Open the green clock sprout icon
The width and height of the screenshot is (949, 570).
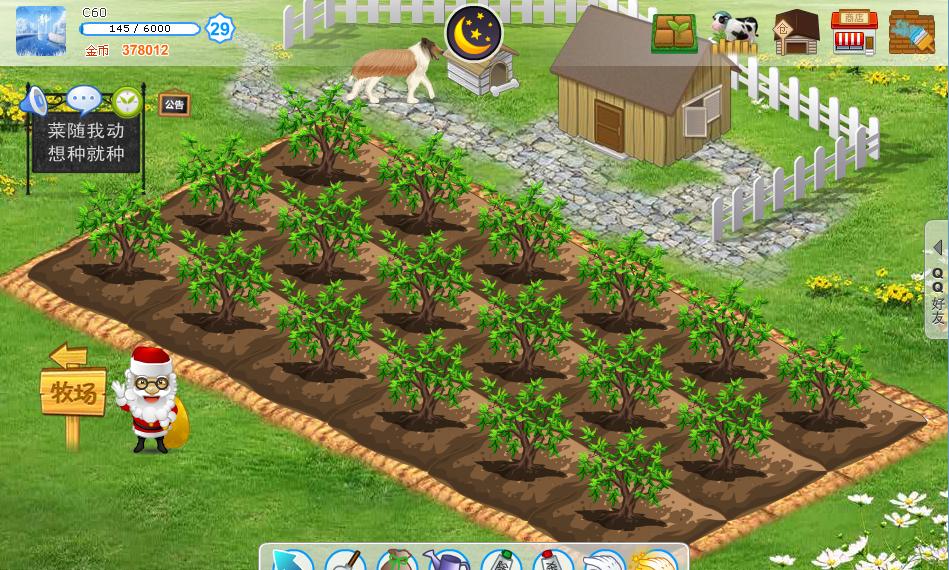click(127, 101)
